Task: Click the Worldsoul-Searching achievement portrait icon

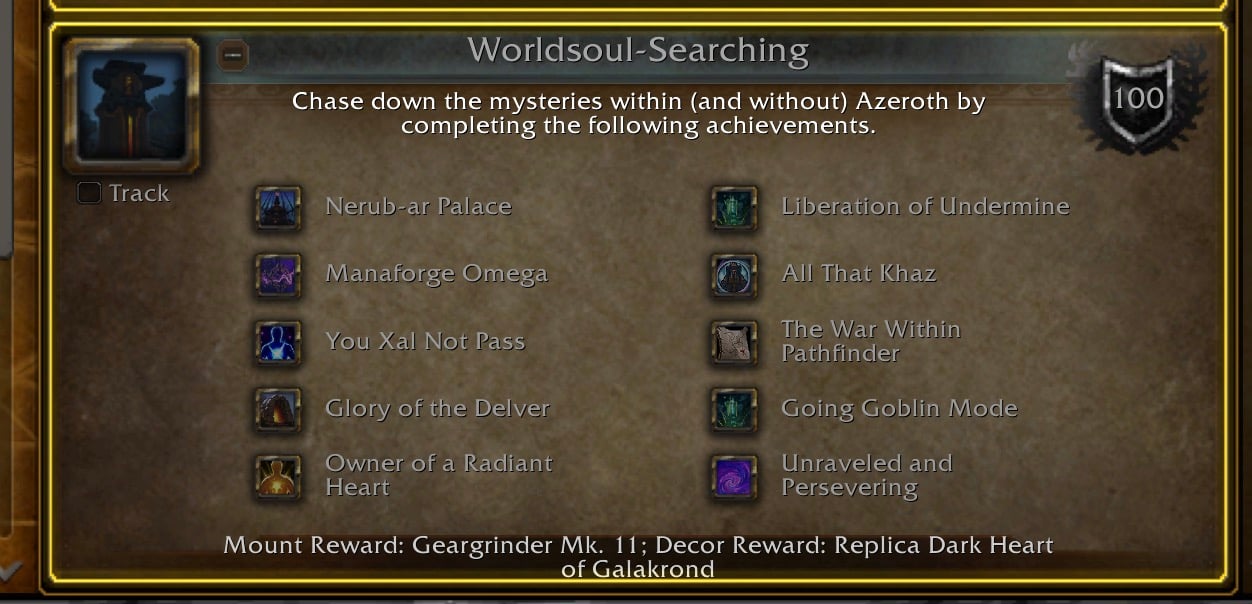Action: [x=131, y=105]
